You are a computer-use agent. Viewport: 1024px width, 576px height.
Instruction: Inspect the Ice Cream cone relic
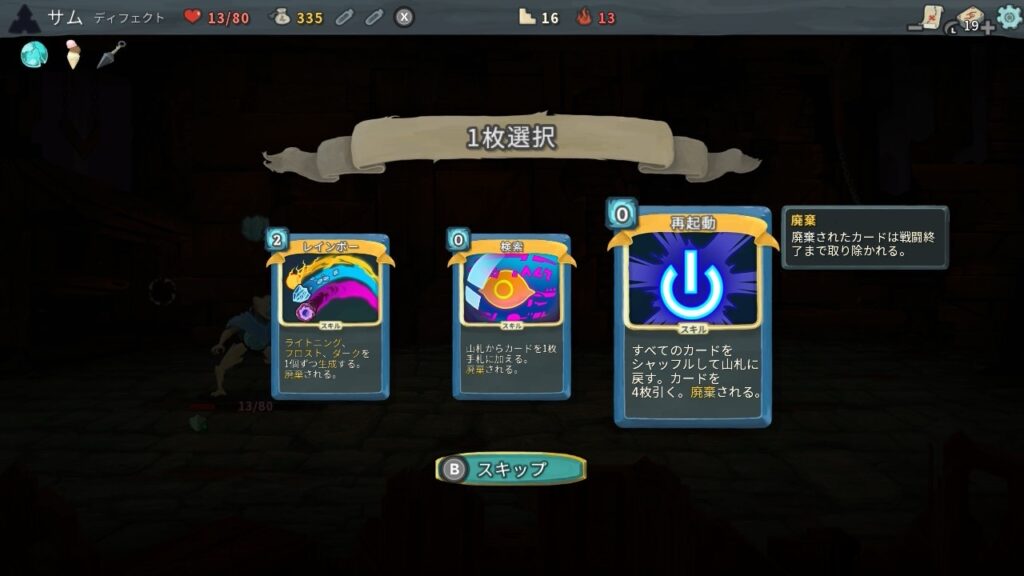73,56
